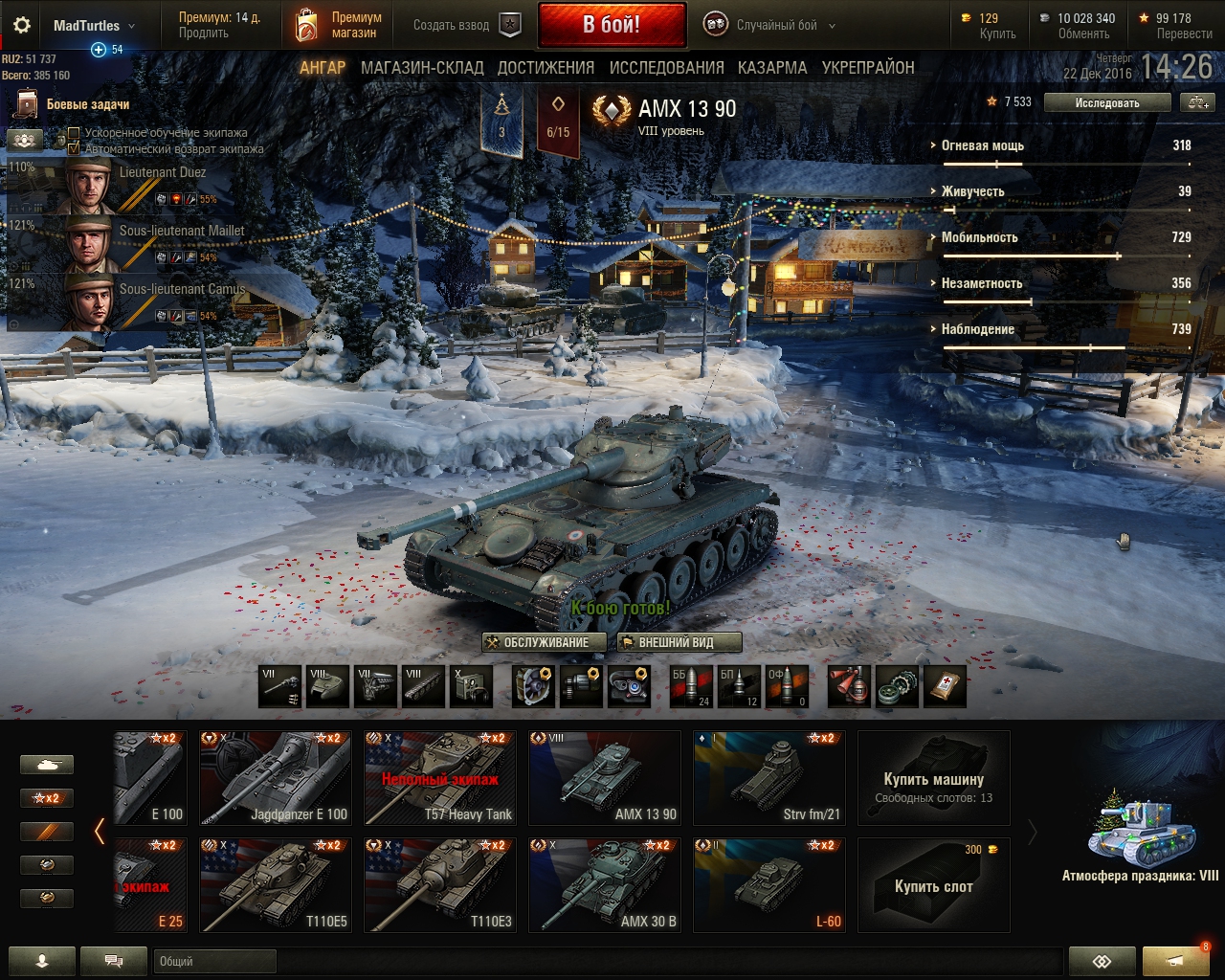The width and height of the screenshot is (1225, 980).
Task: Go to the ДОСТИЖЕНИЯ tab
Action: coord(546,68)
